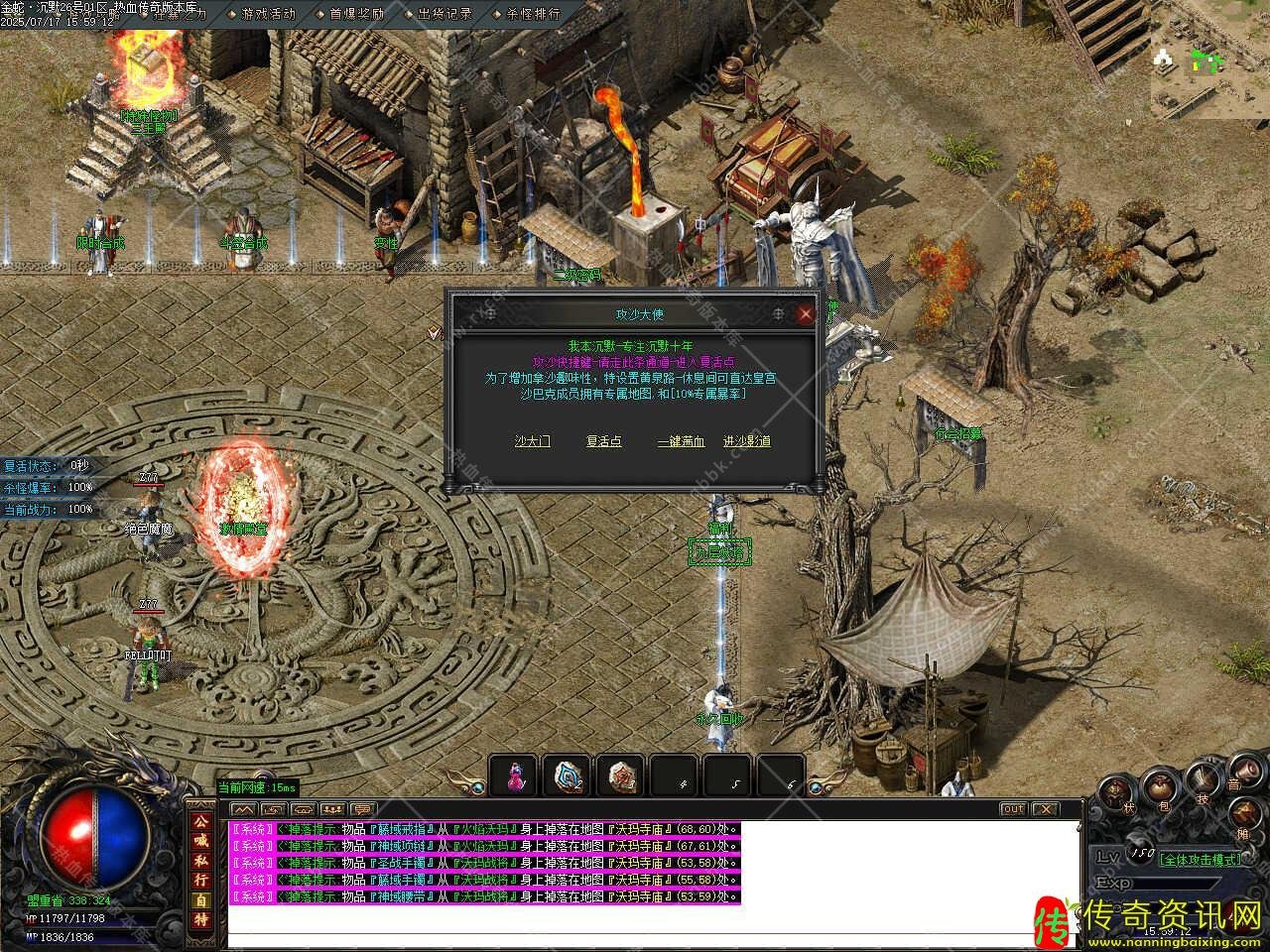Close the 攻沙大使 dialog window
This screenshot has width=1270, height=952.
pos(806,314)
